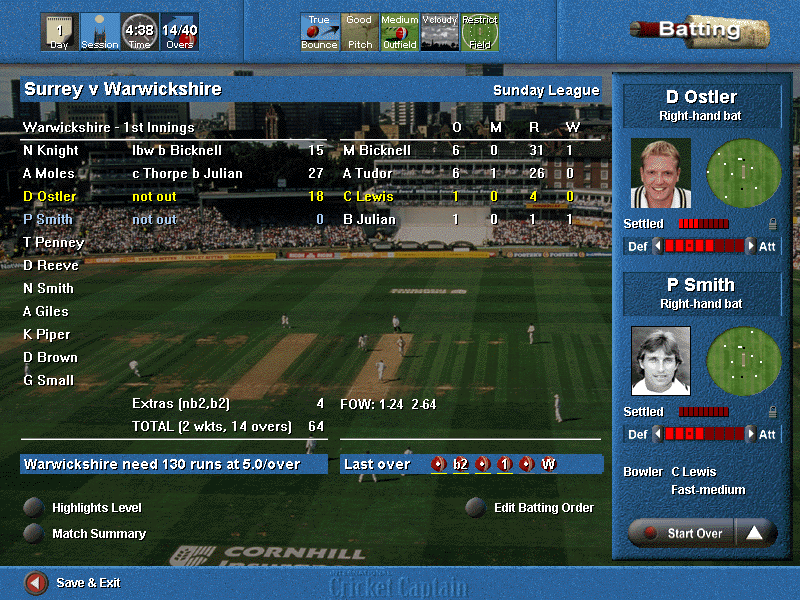This screenshot has width=800, height=600.
Task: Select the Restrict Field icon
Action: pos(480,32)
